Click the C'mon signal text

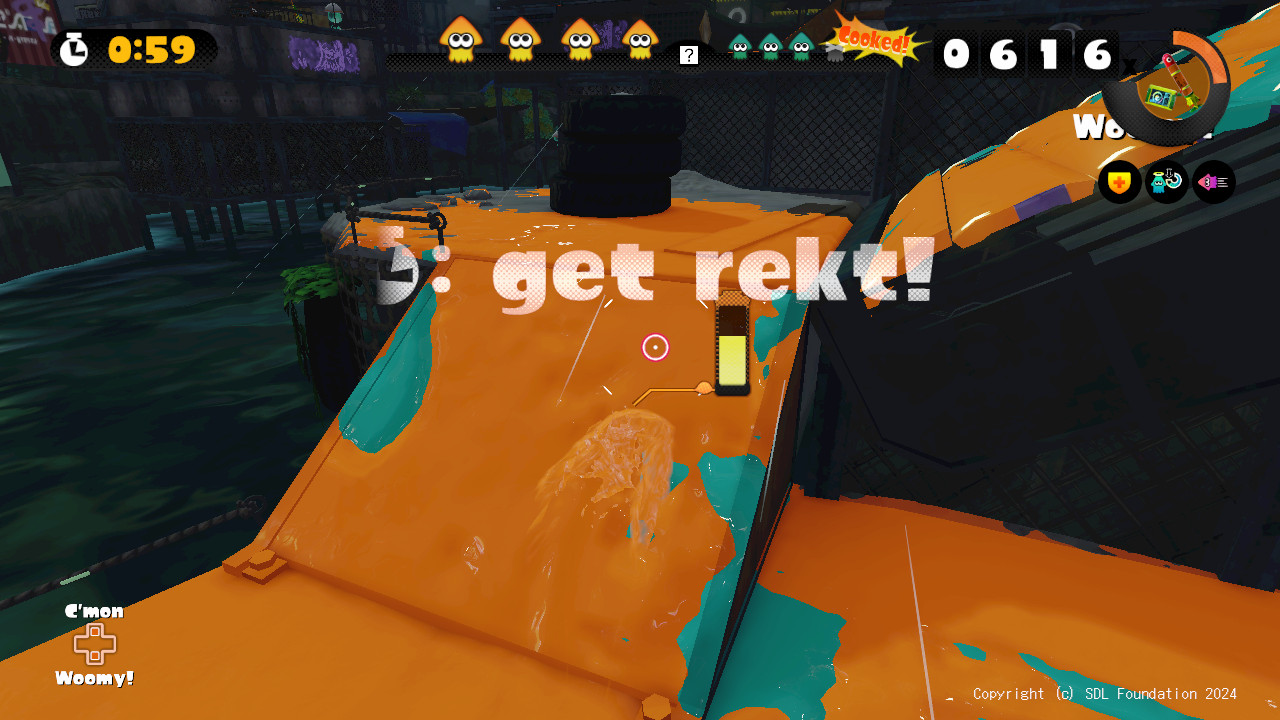[x=93, y=610]
